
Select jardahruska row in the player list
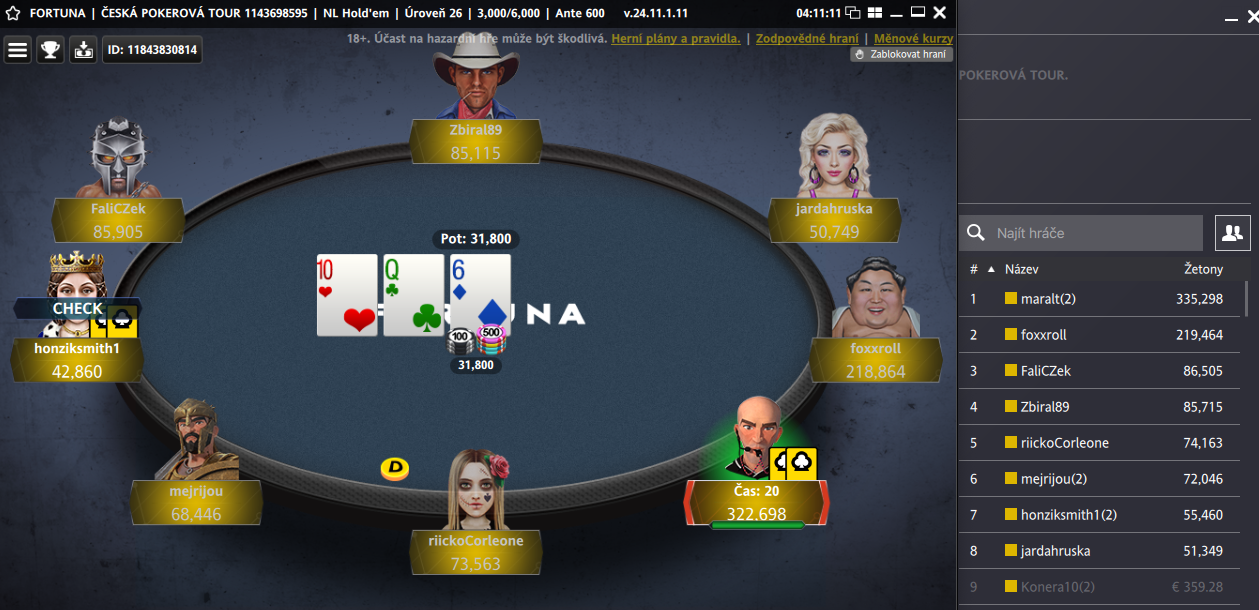coord(1100,551)
